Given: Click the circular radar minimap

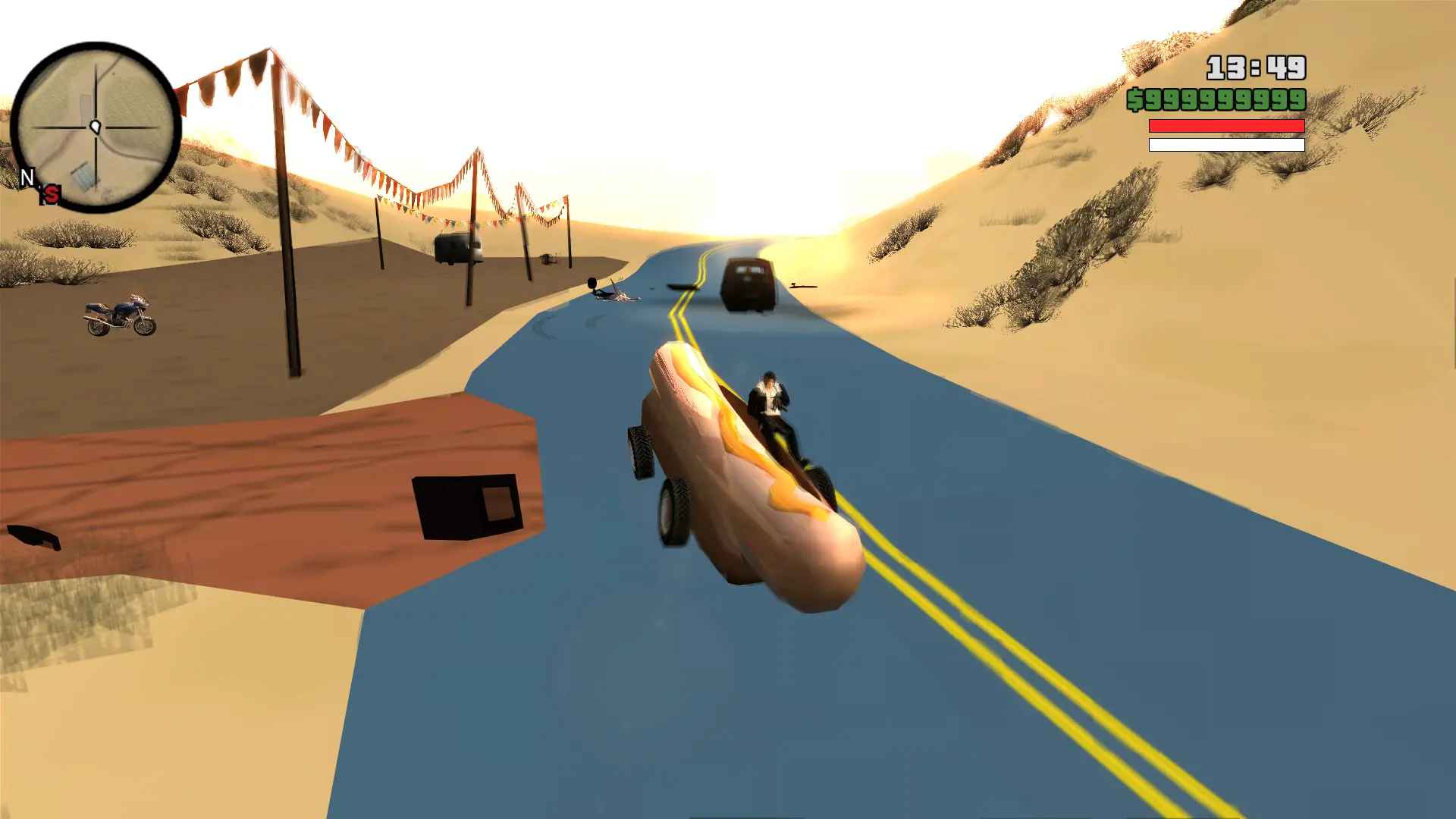Looking at the screenshot, I should click(x=96, y=127).
